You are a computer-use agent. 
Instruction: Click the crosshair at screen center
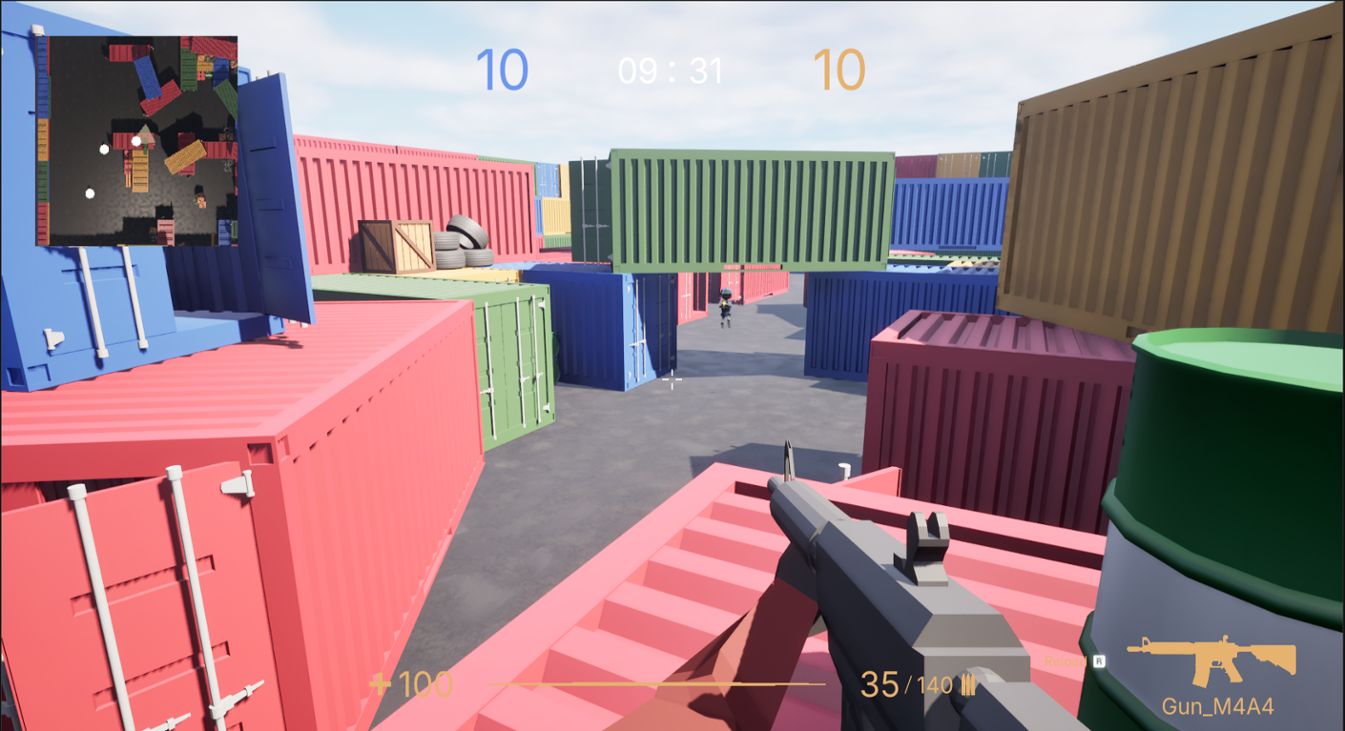tap(672, 380)
